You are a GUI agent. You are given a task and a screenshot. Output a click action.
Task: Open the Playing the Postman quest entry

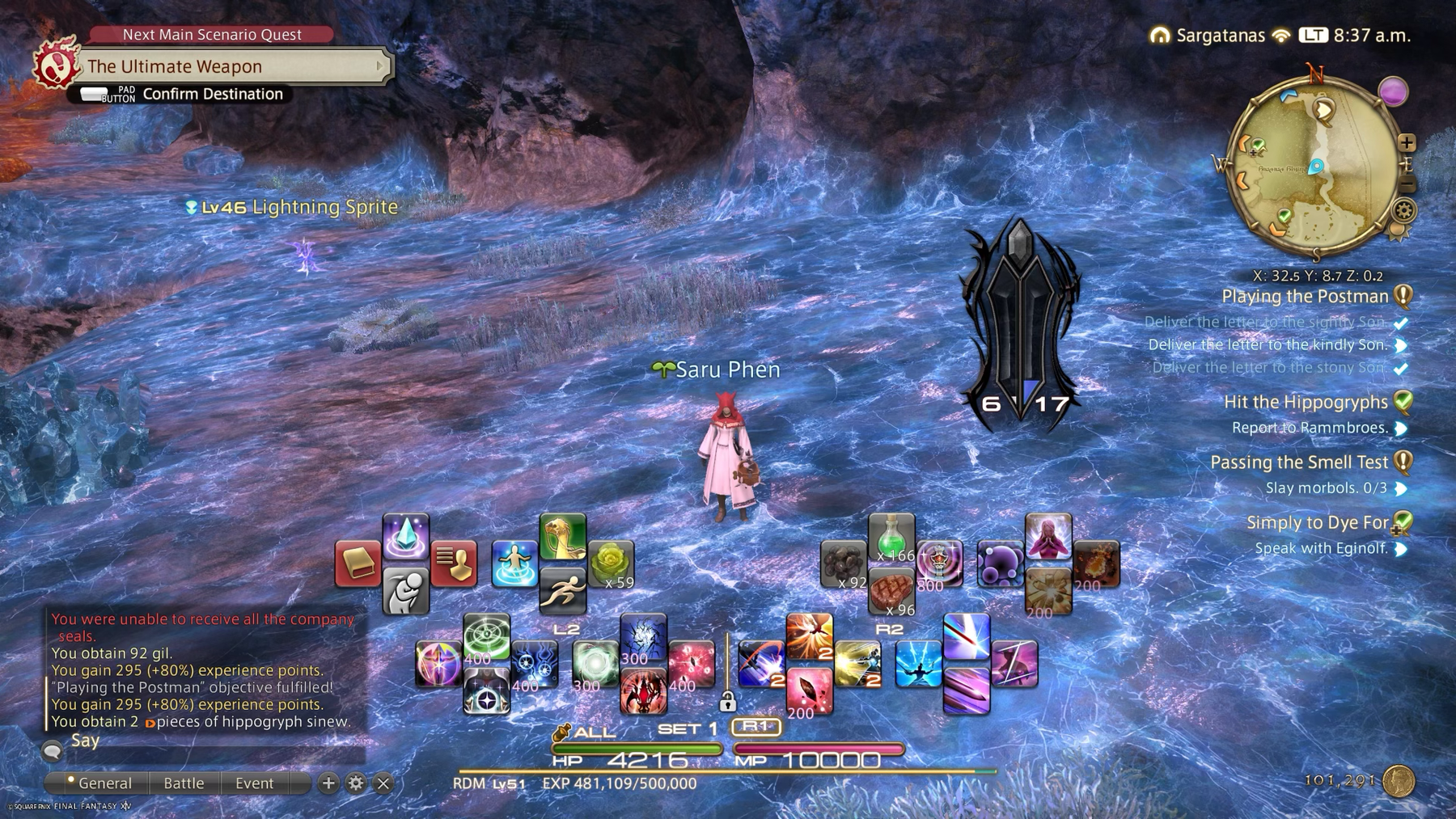click(x=1306, y=296)
